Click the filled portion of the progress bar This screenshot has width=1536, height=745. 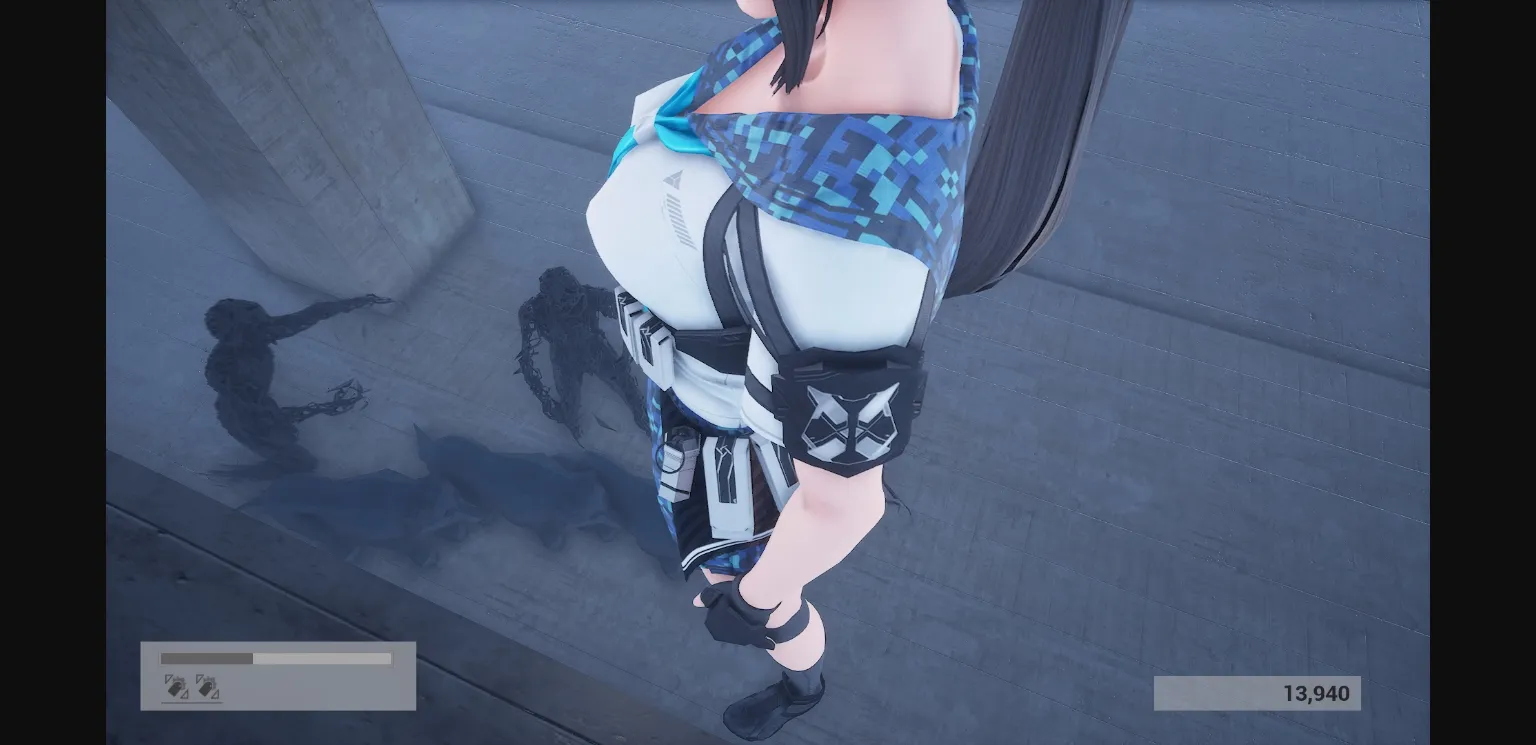pos(205,659)
